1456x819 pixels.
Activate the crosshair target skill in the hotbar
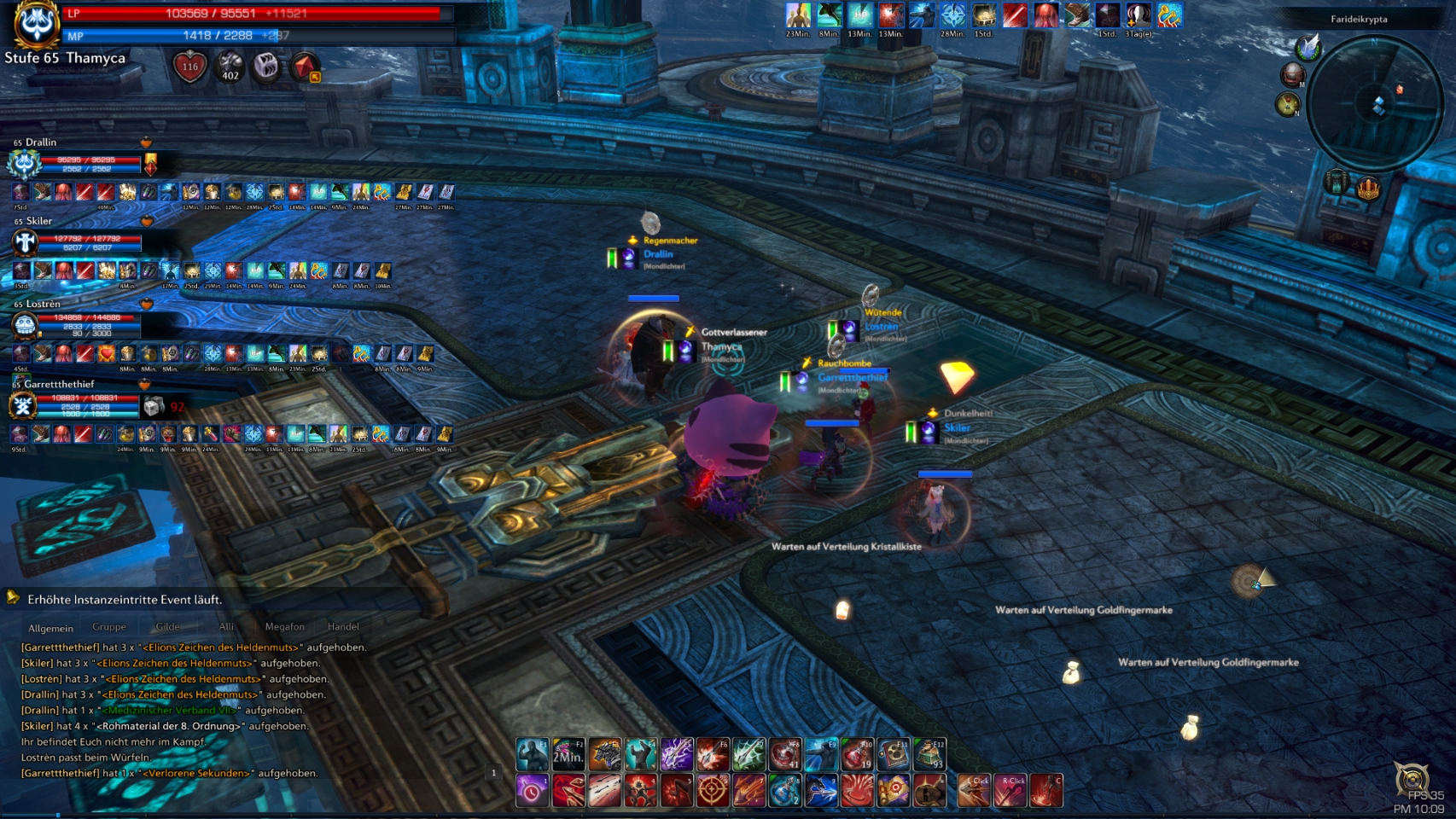click(x=712, y=791)
